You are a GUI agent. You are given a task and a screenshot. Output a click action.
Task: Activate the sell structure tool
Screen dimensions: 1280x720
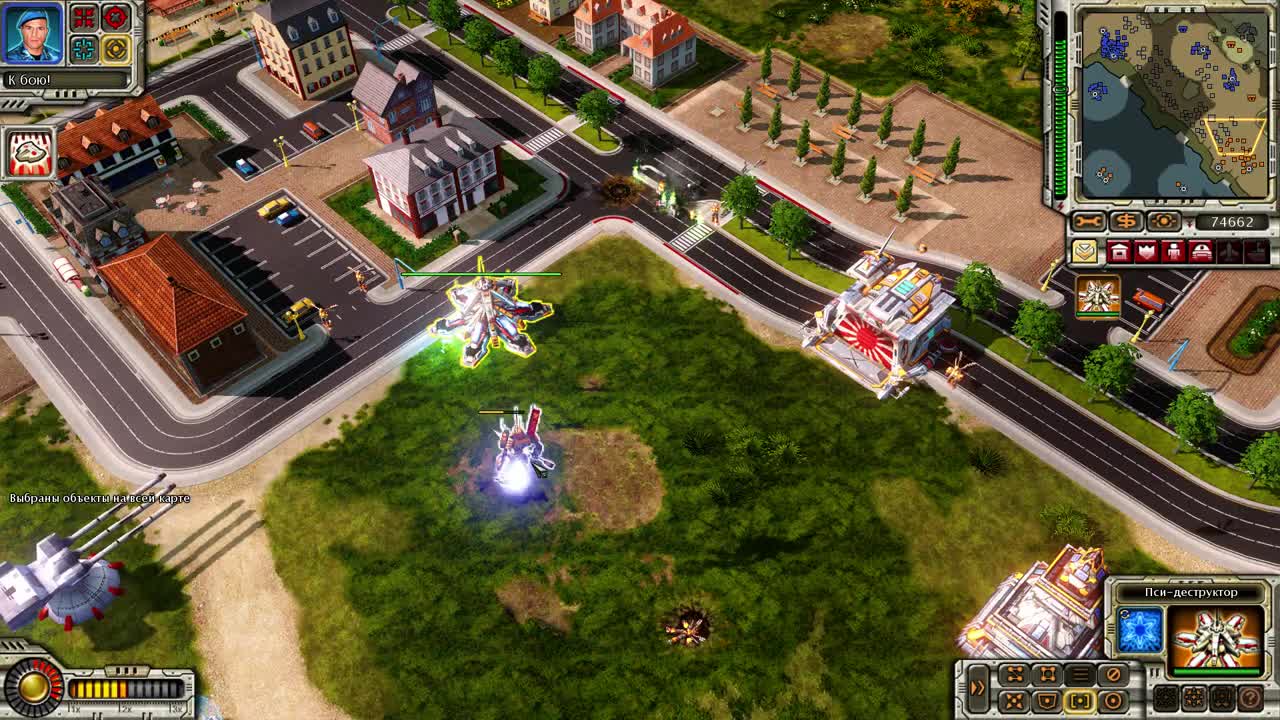(1127, 221)
